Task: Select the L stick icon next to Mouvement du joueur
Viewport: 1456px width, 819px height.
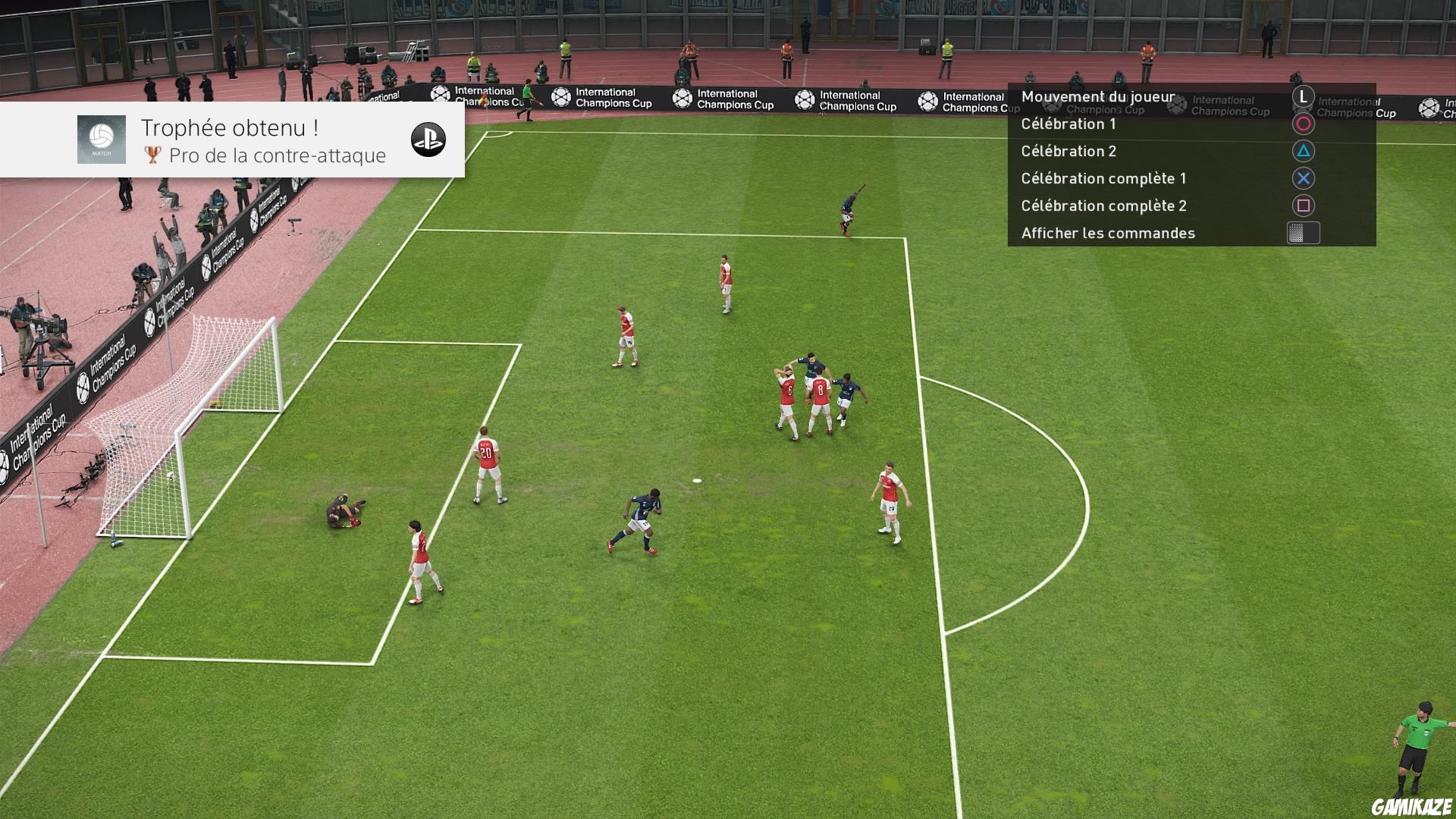Action: point(1303,96)
